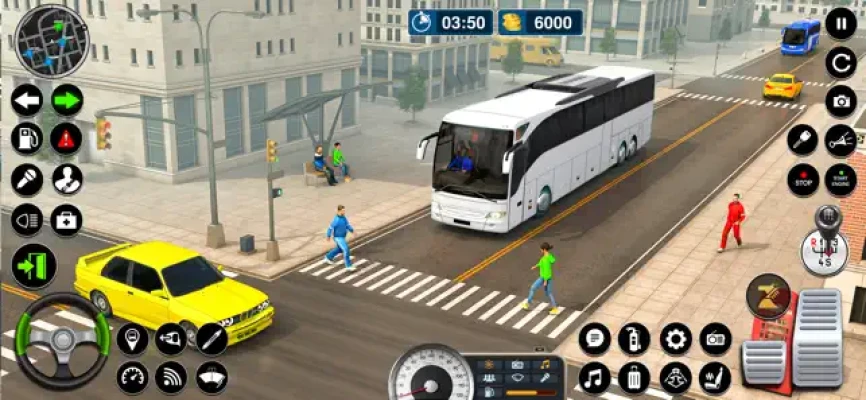866x400 pixels.
Task: Activate the white left turn arrow
Action: point(27,100)
